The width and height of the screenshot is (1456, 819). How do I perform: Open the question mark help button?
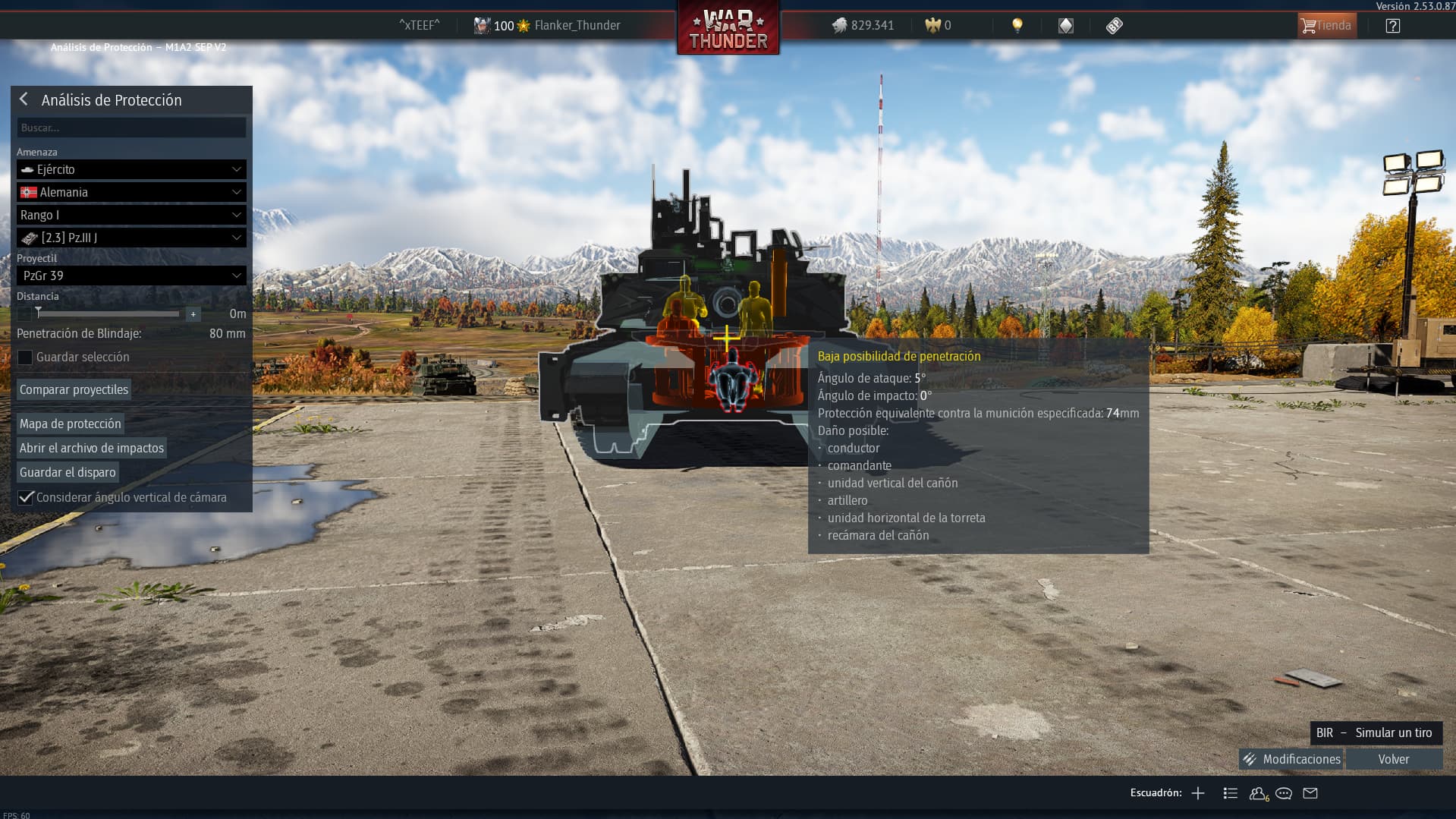1392,26
